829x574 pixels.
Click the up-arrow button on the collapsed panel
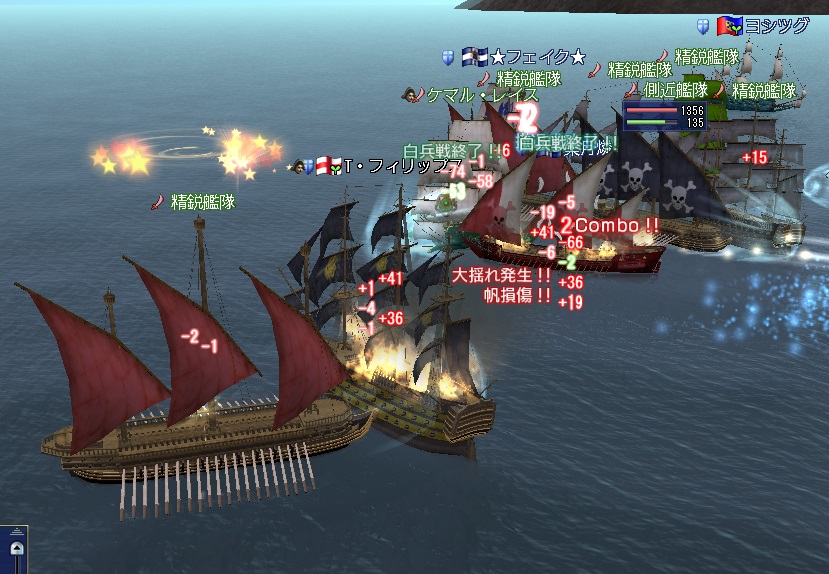pyautogui.click(x=15, y=550)
